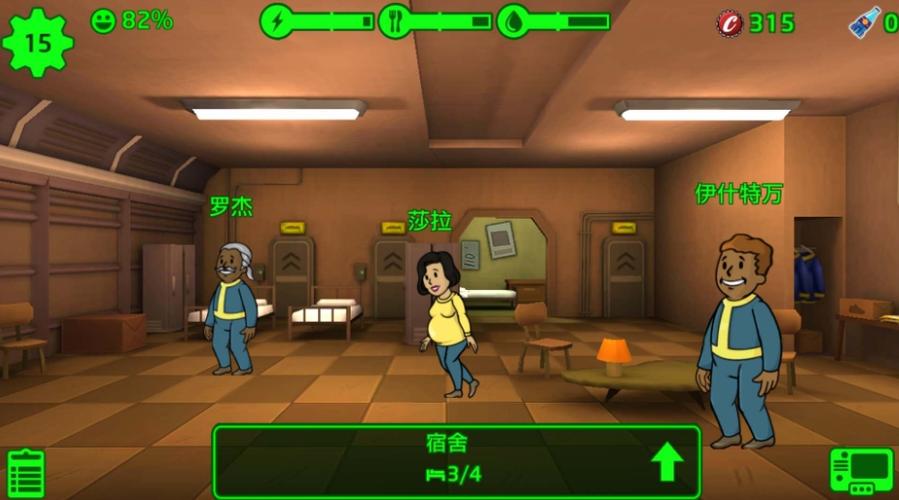Tap the water droplet resource icon
The image size is (899, 500).
pos(513,21)
